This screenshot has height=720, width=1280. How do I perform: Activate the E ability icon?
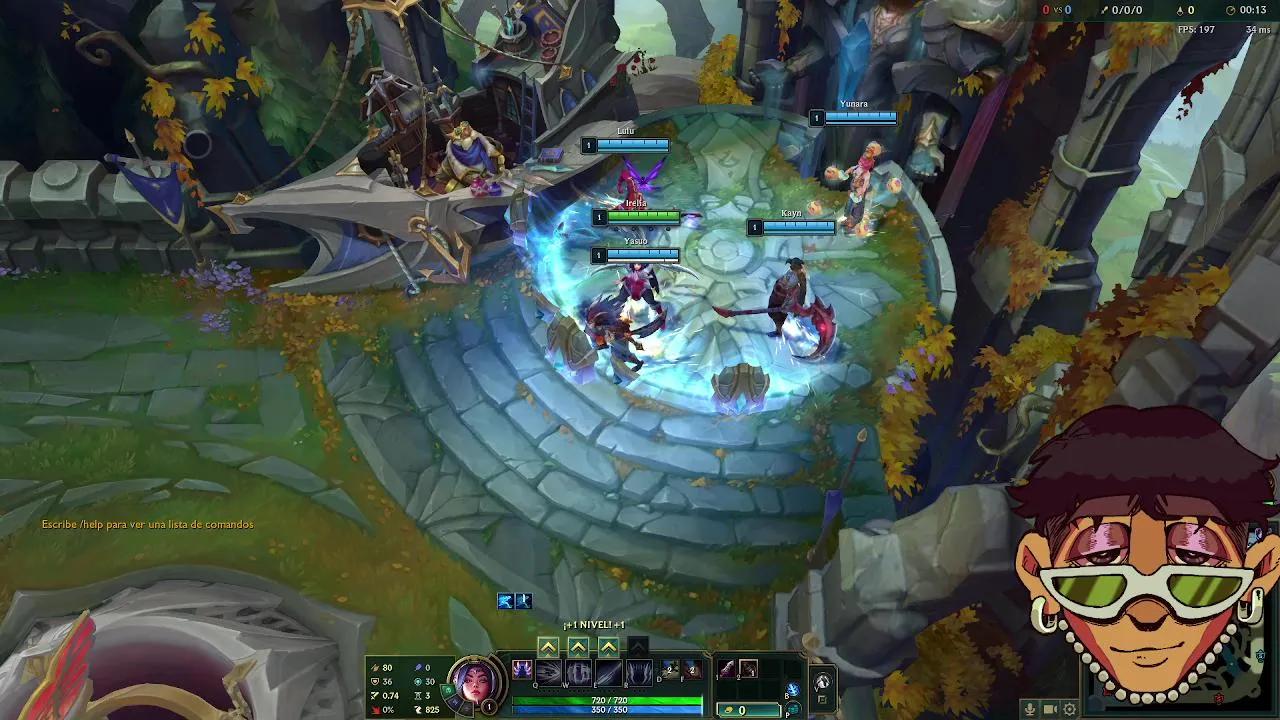[x=607, y=671]
